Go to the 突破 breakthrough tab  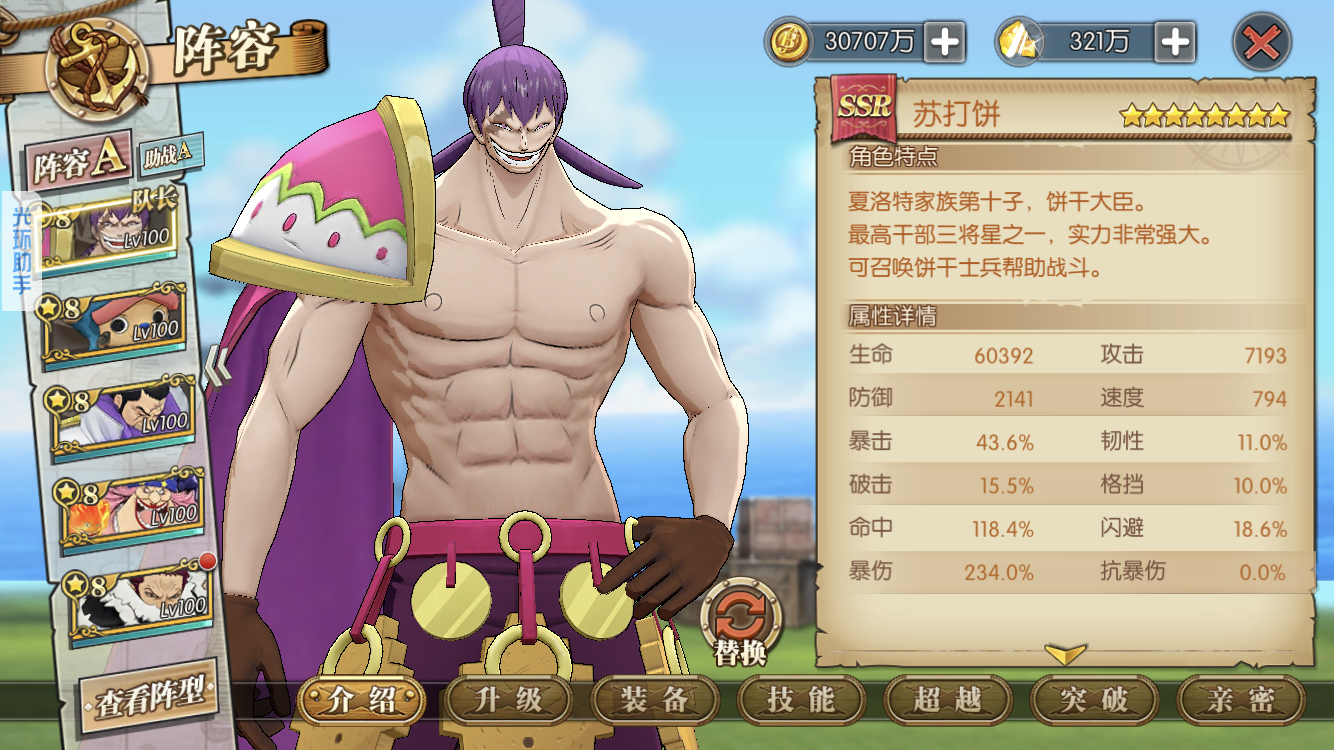coord(1094,700)
